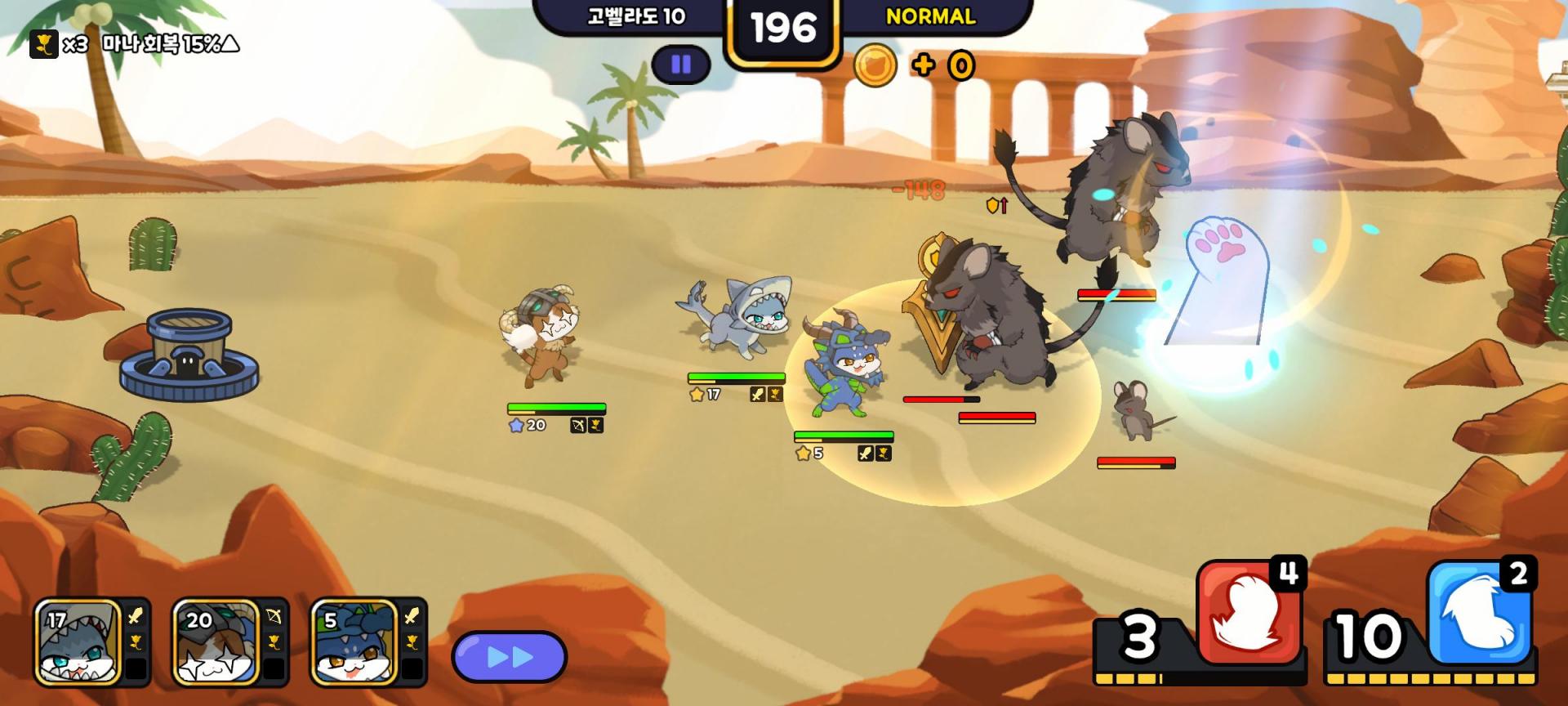
Task: Activate the red cat paw skill
Action: pyautogui.click(x=1247, y=614)
